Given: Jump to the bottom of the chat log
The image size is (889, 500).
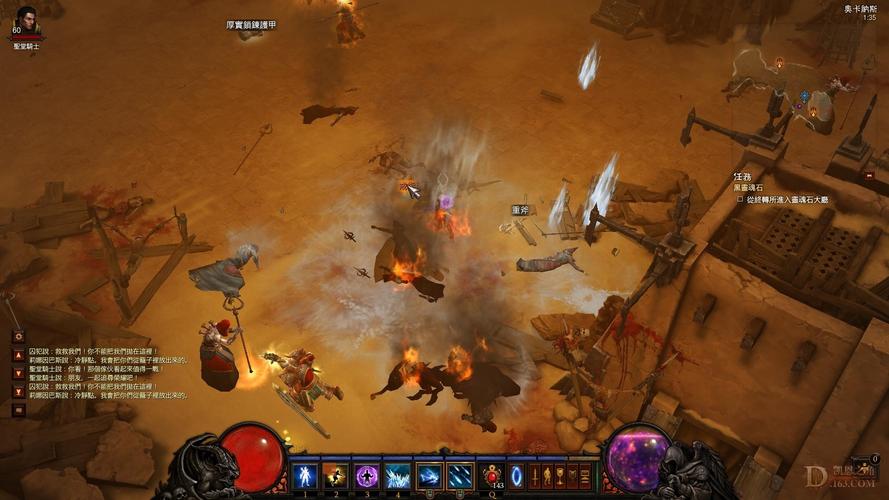Looking at the screenshot, I should click(x=18, y=391).
